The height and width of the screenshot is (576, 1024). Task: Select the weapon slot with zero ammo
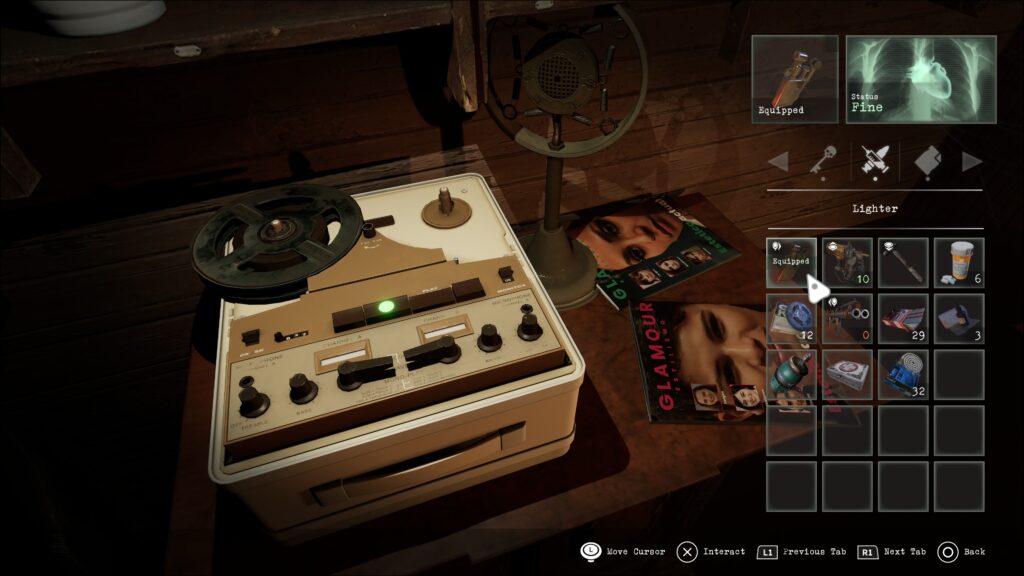[848, 319]
